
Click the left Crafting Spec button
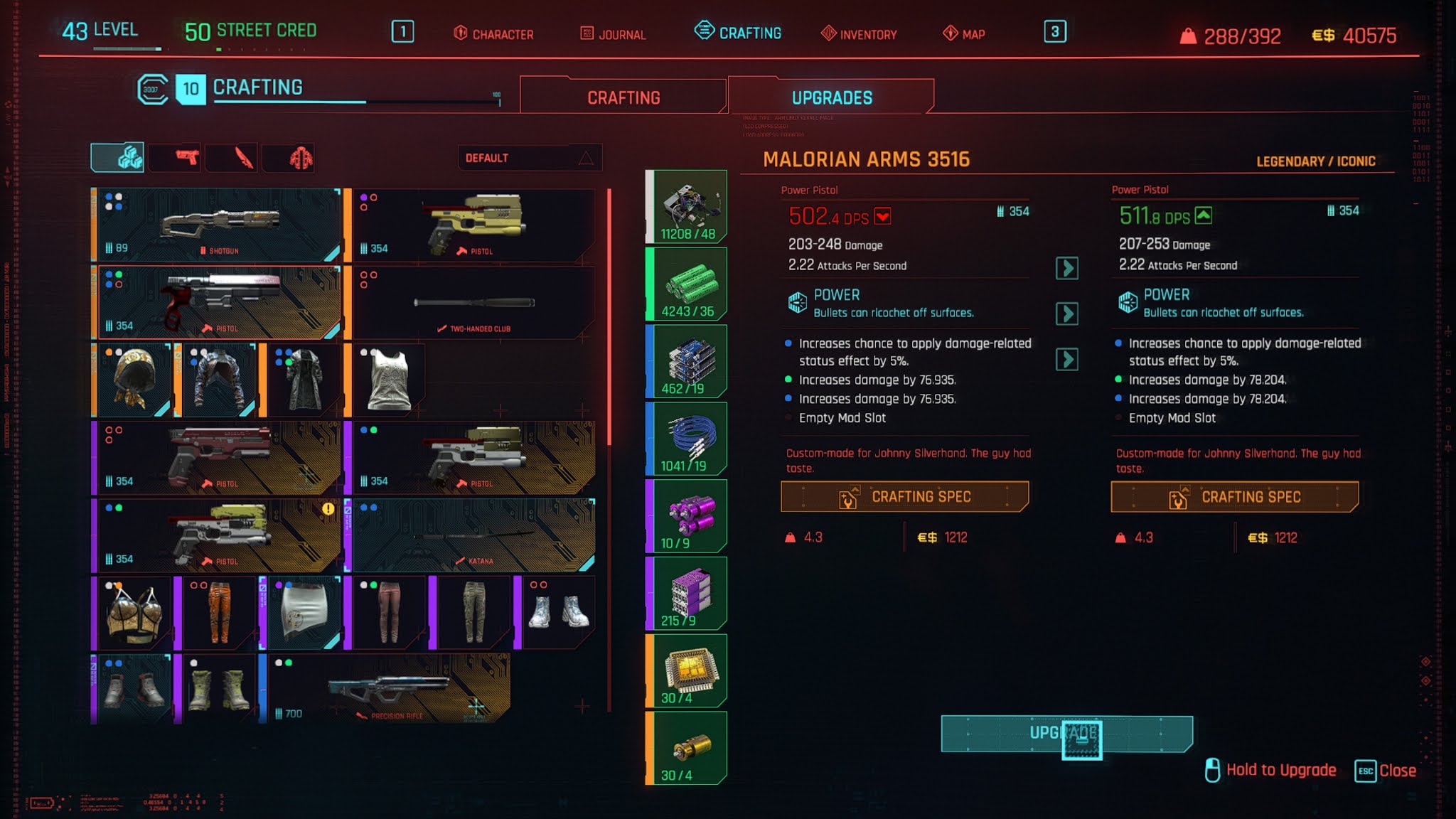(x=904, y=497)
